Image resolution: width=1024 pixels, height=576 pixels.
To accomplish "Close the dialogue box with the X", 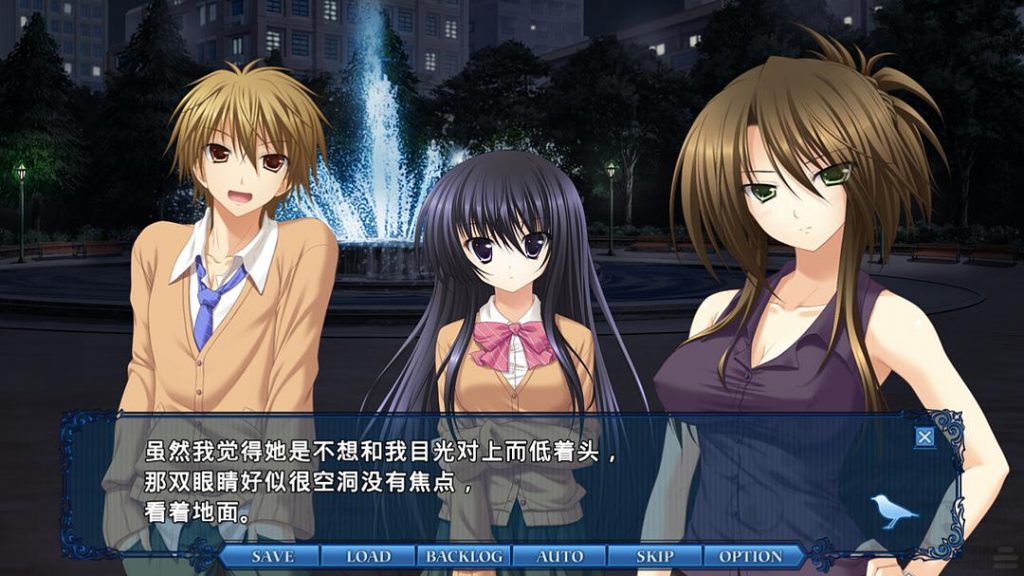I will [925, 436].
